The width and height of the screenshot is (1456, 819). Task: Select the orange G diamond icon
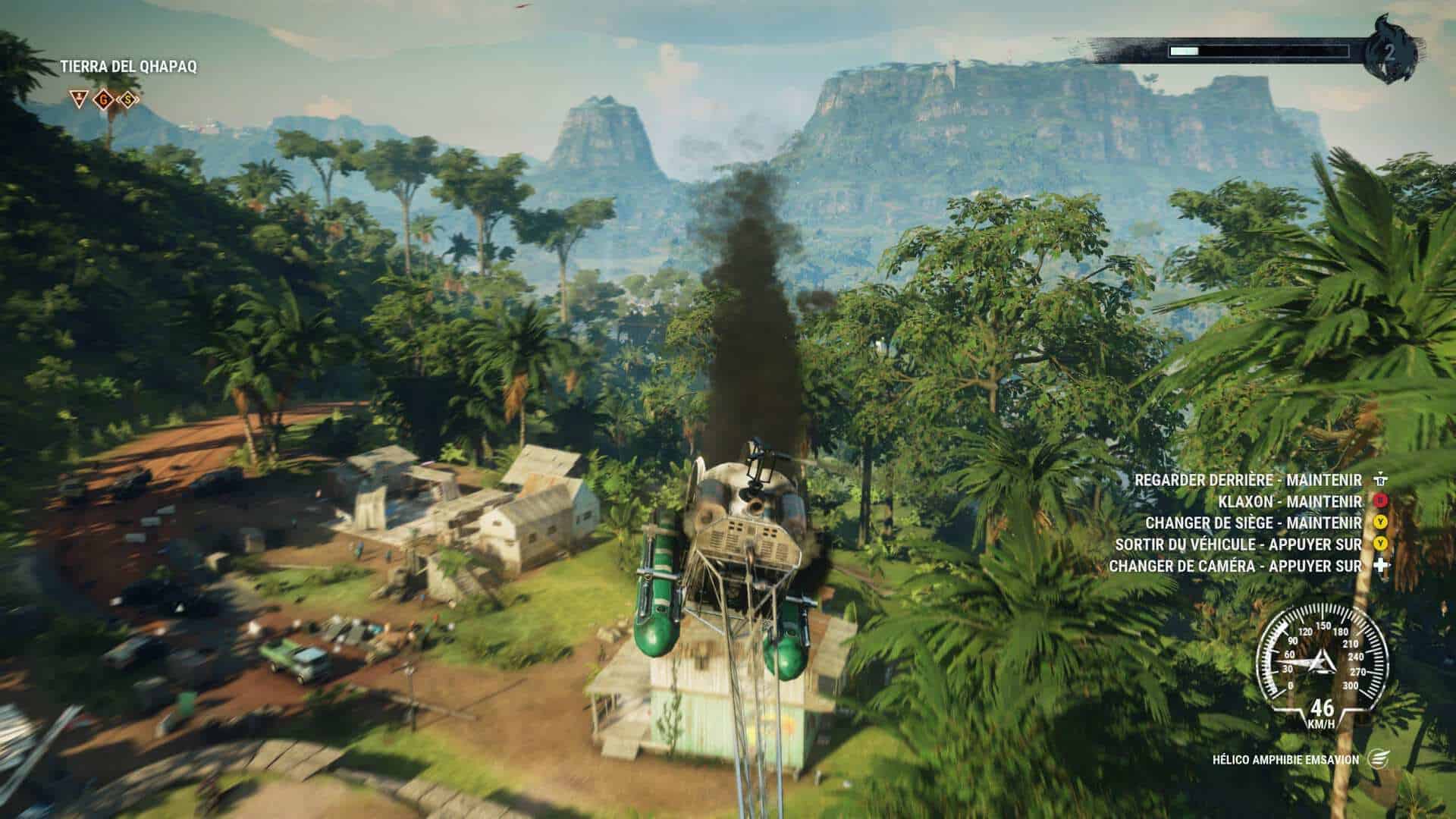coord(103,98)
